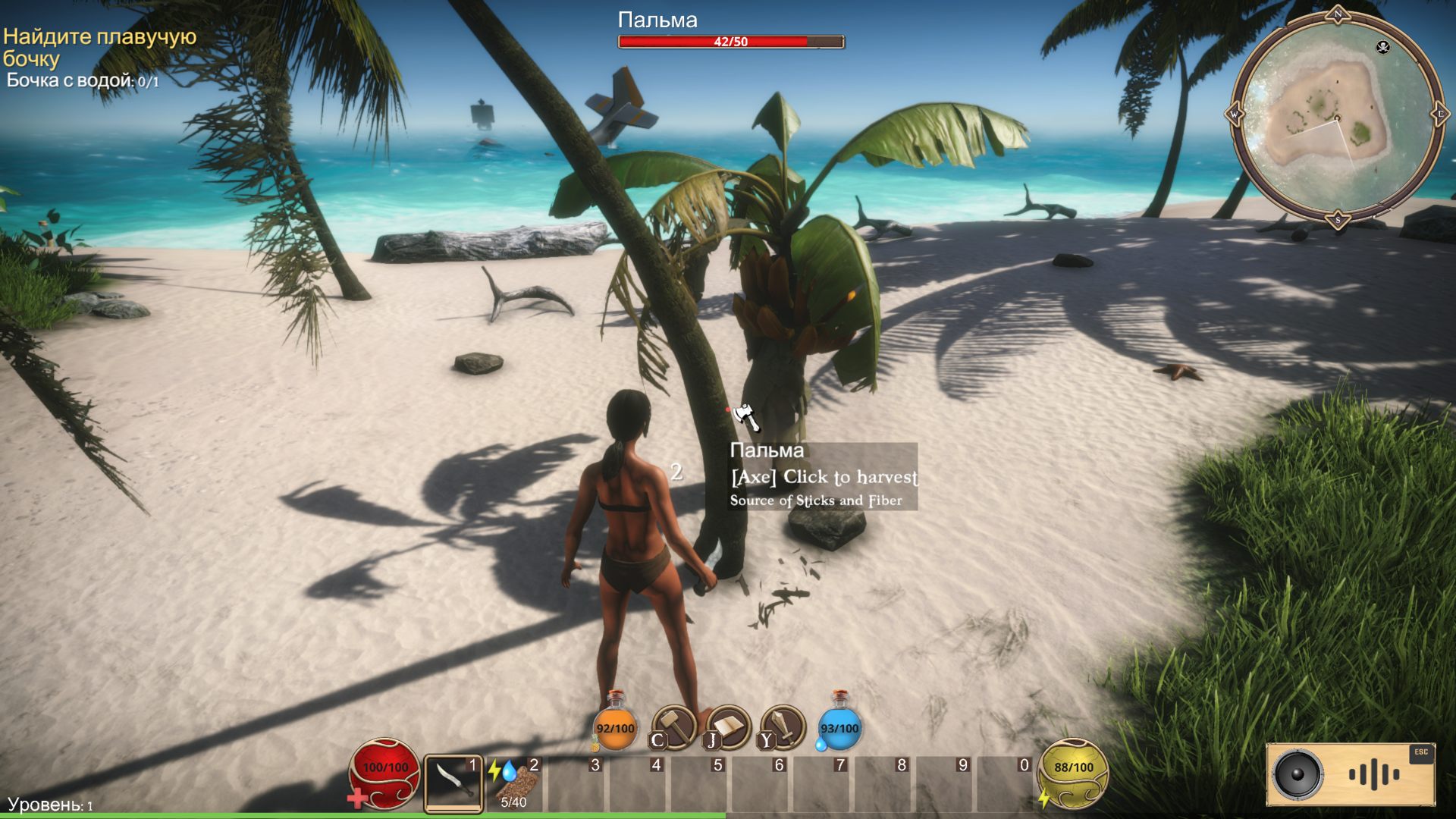Open the sword skills icon
This screenshot has height=819, width=1456.
tap(783, 726)
